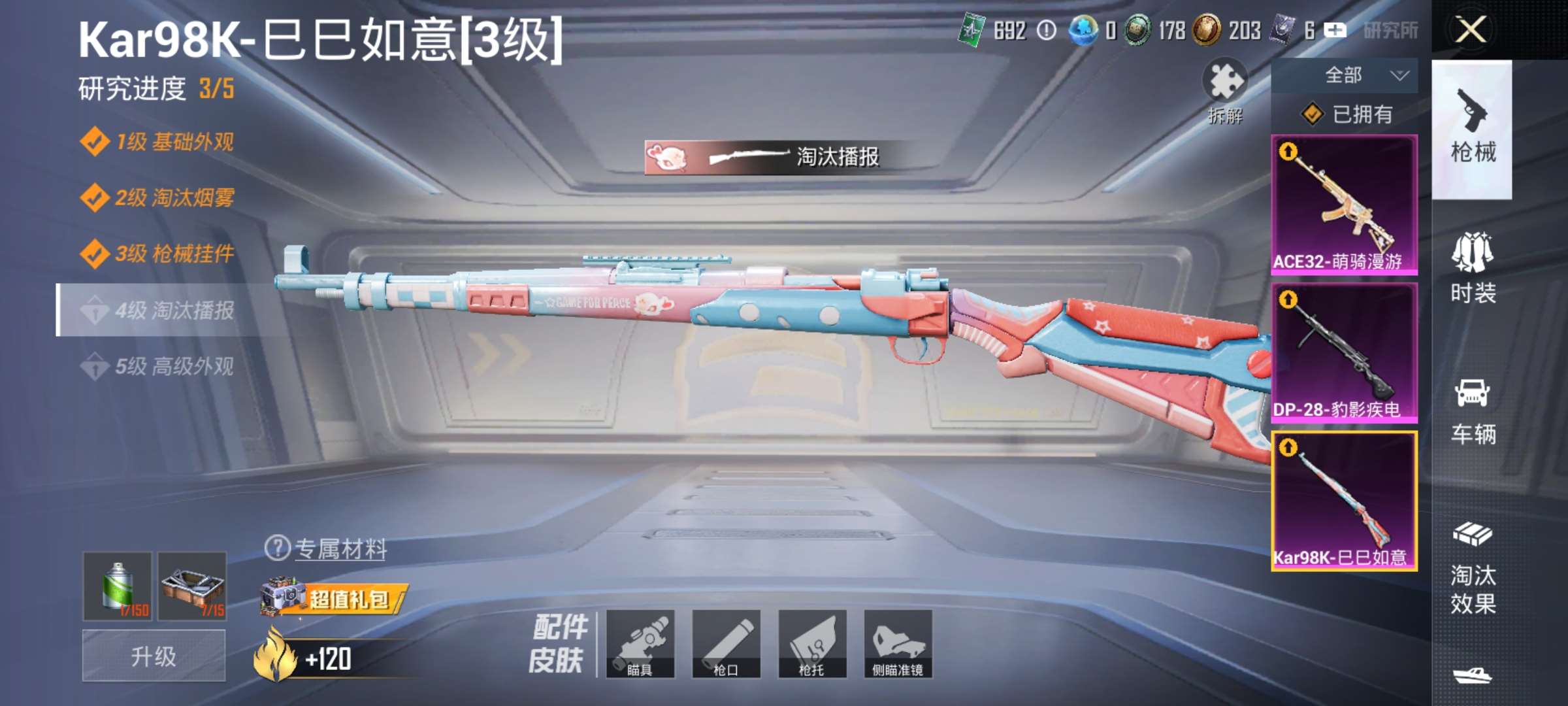Select the ACE32-萌骑漫游 skin thumbnail
Viewport: 1568px width, 706px height.
click(x=1344, y=204)
